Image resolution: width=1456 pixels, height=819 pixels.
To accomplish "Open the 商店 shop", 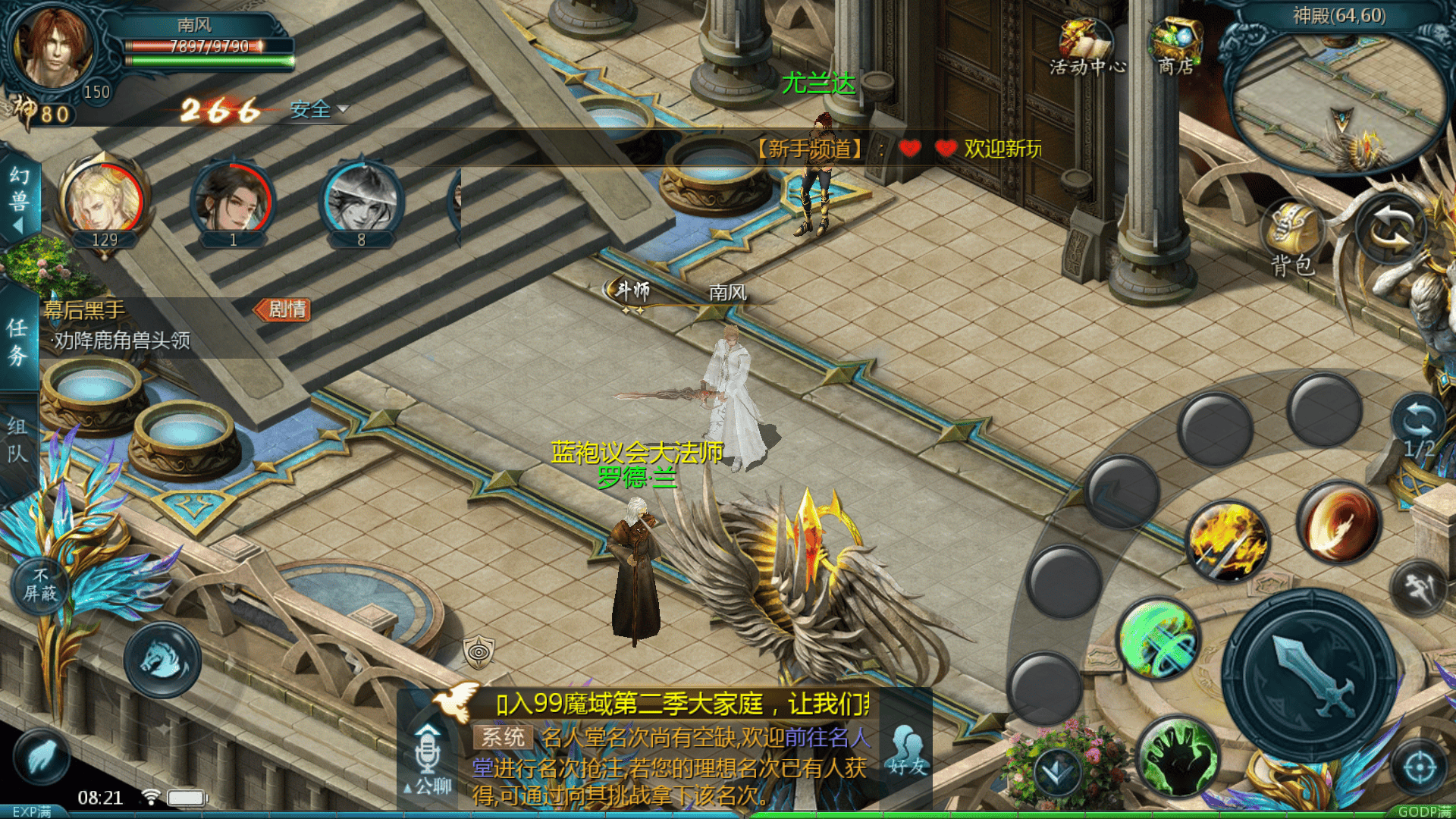I will pos(1176,47).
